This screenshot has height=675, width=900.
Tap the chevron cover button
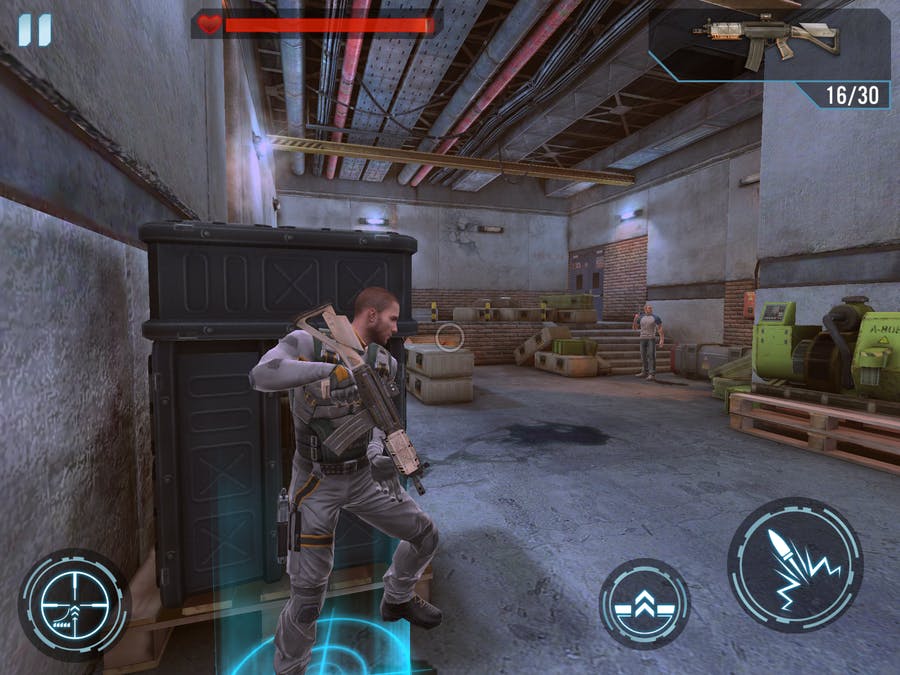click(644, 603)
